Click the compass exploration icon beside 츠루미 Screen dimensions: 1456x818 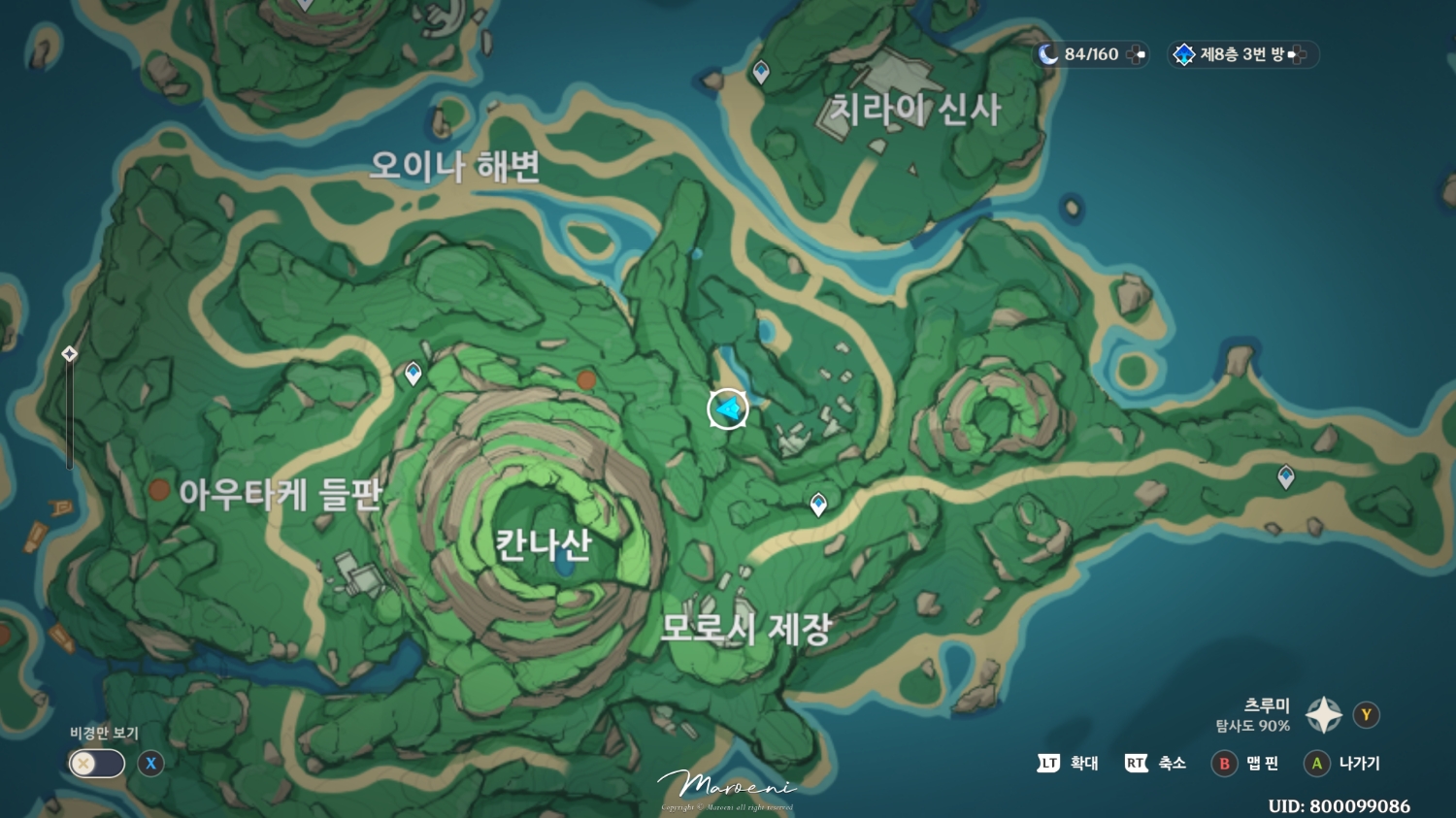point(1322,715)
